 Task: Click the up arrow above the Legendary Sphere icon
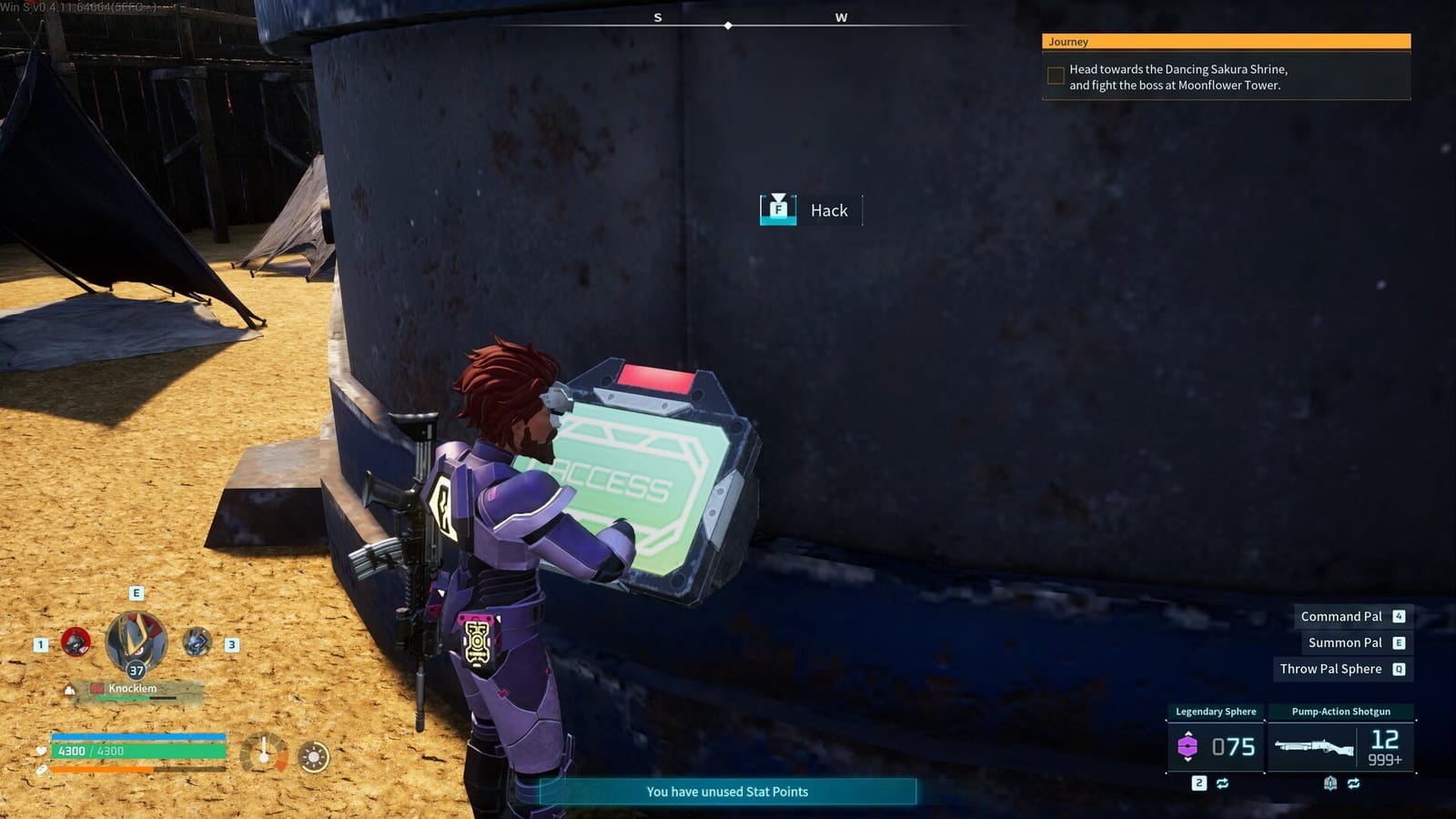(x=1188, y=733)
